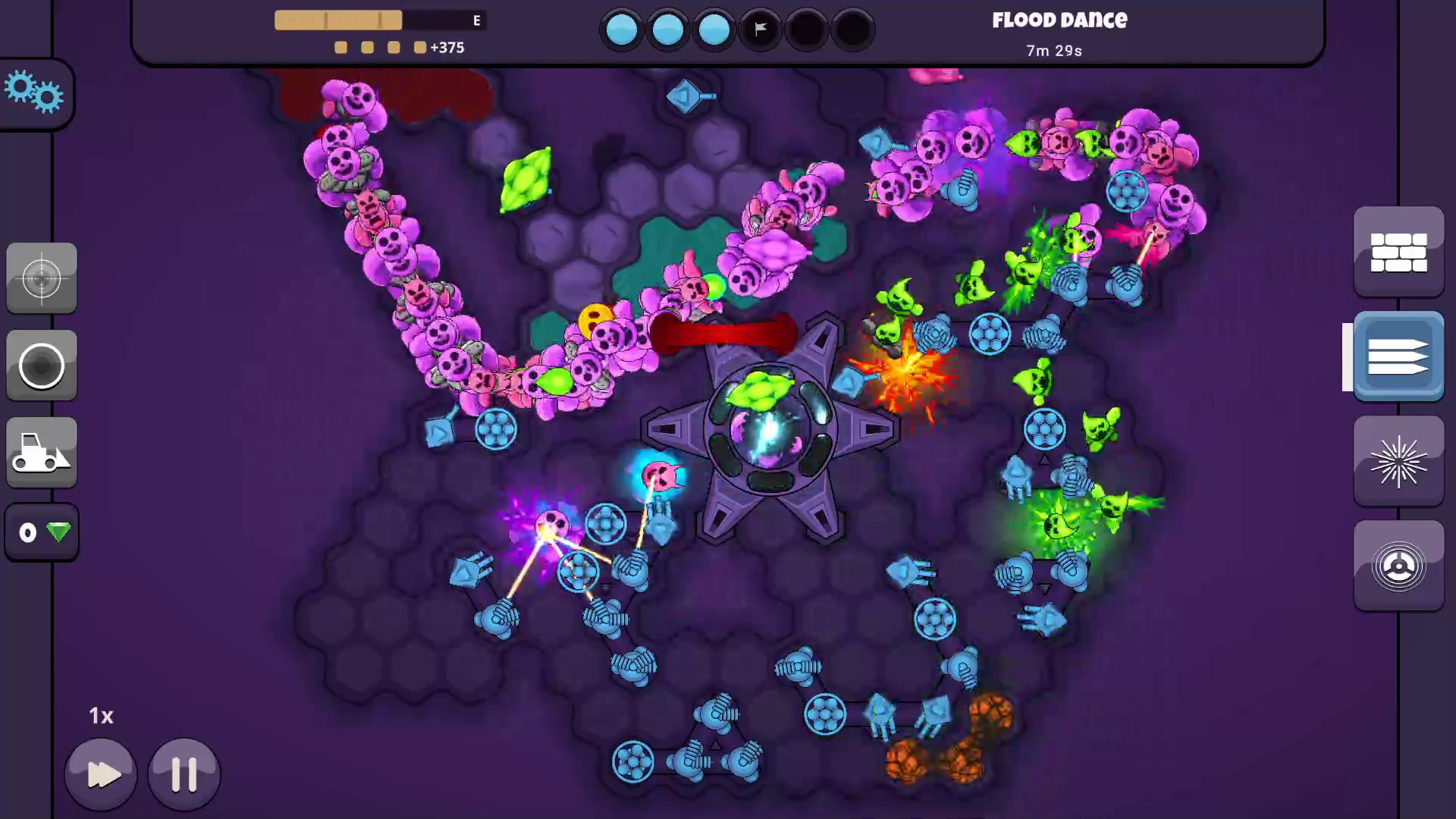Click the yellow experience progress bar

pyautogui.click(x=337, y=20)
